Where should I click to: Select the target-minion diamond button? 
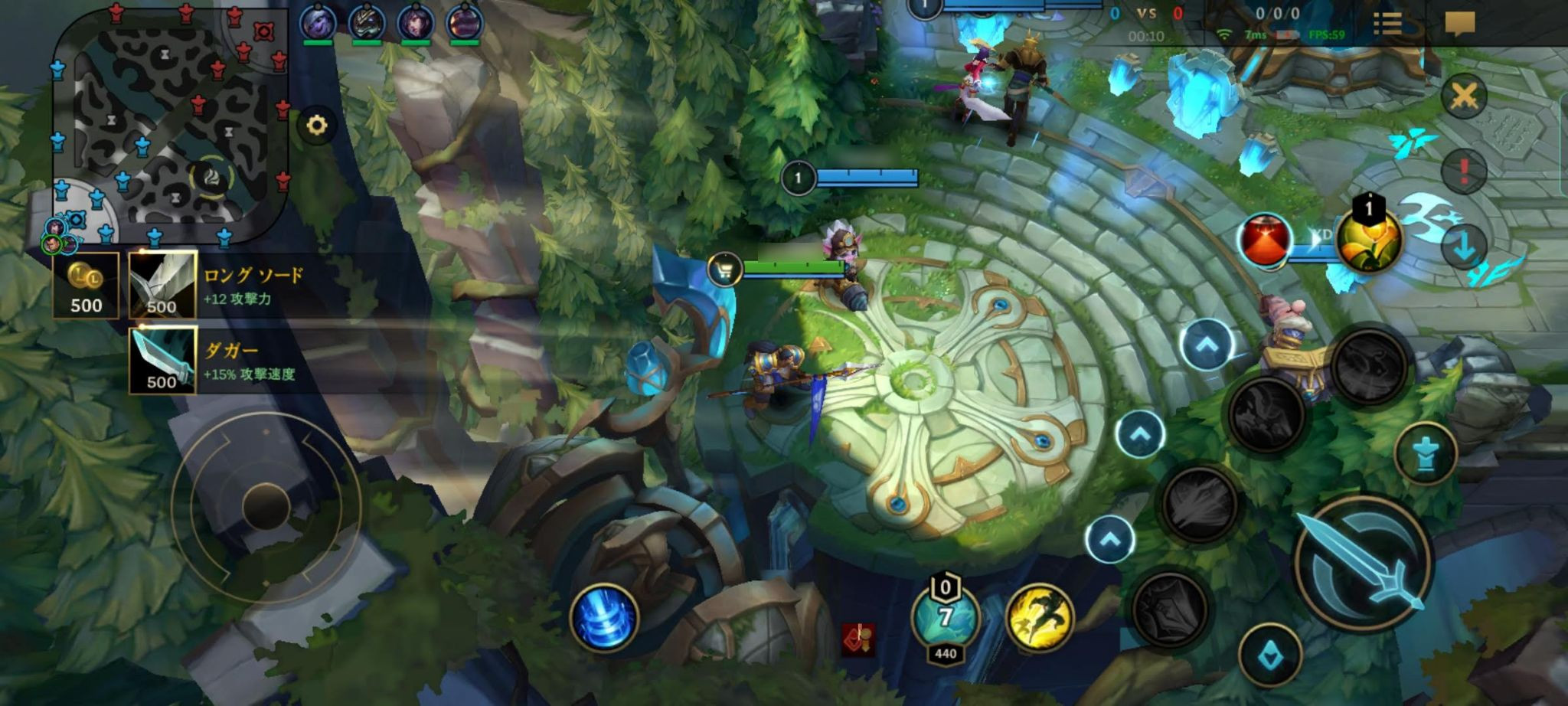[x=1269, y=655]
